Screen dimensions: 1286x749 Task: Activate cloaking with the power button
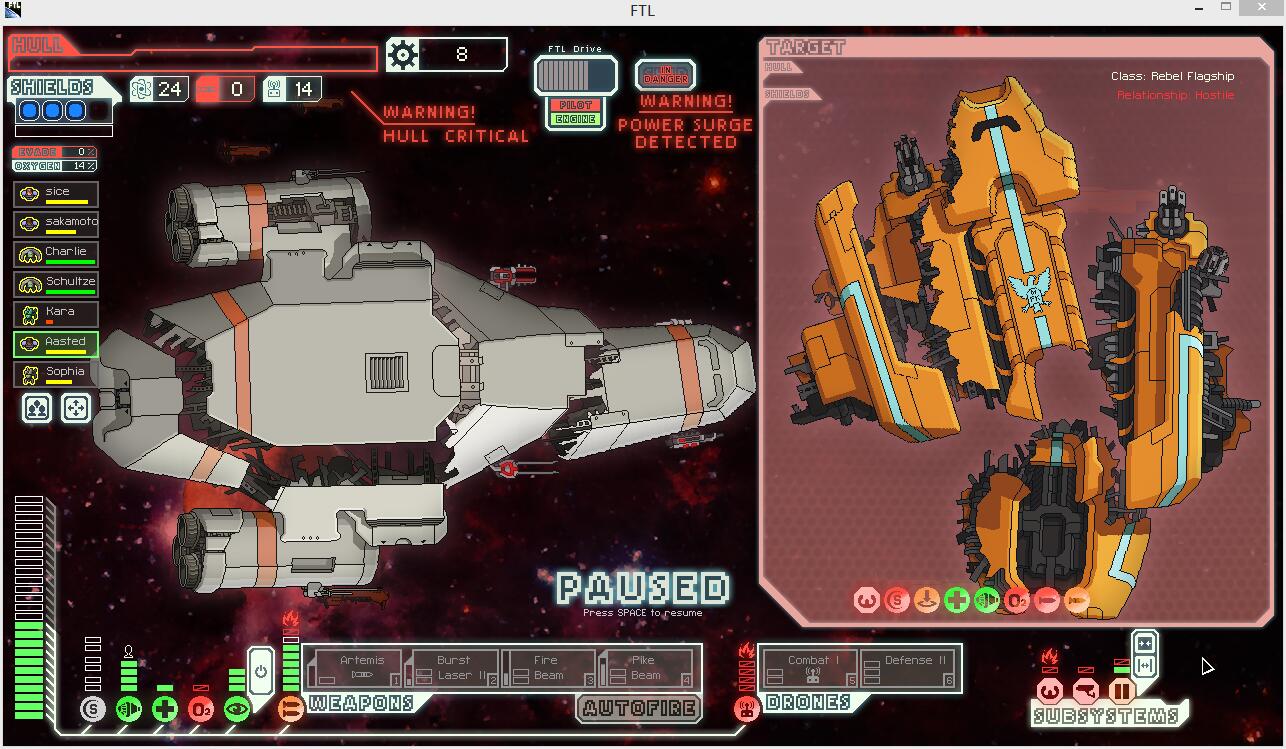[x=260, y=670]
